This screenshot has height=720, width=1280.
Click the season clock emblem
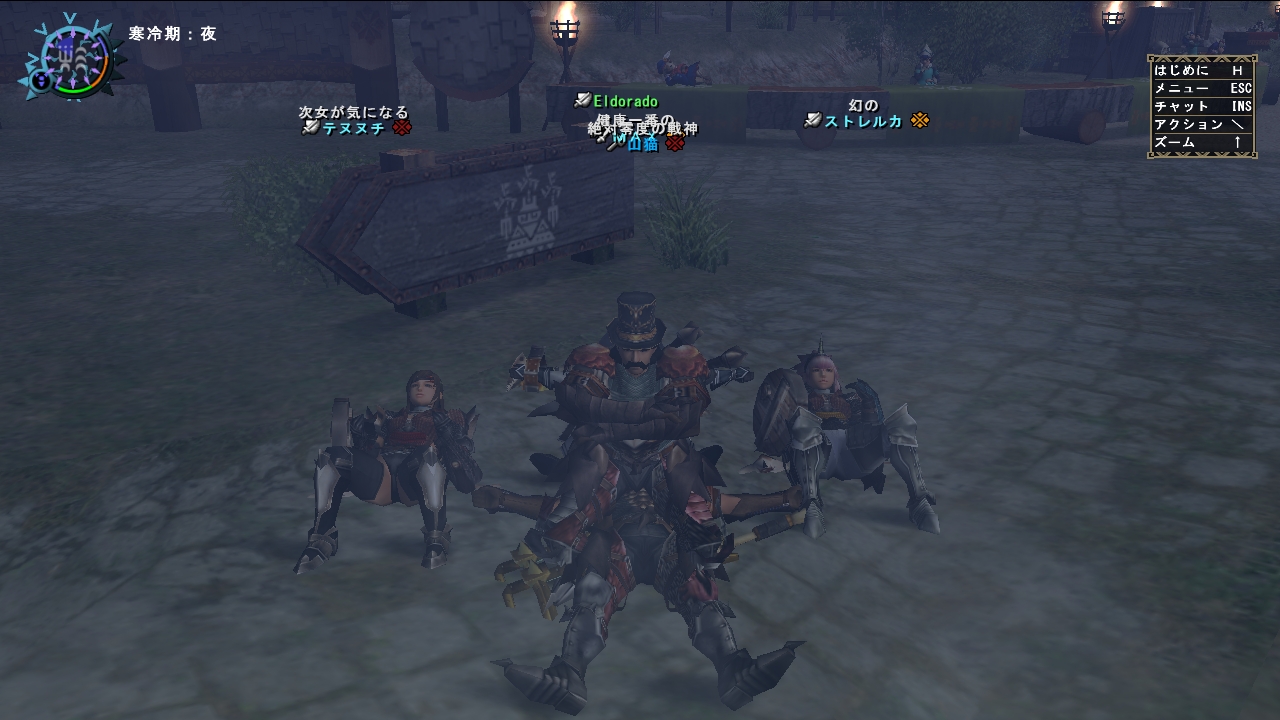[72, 57]
